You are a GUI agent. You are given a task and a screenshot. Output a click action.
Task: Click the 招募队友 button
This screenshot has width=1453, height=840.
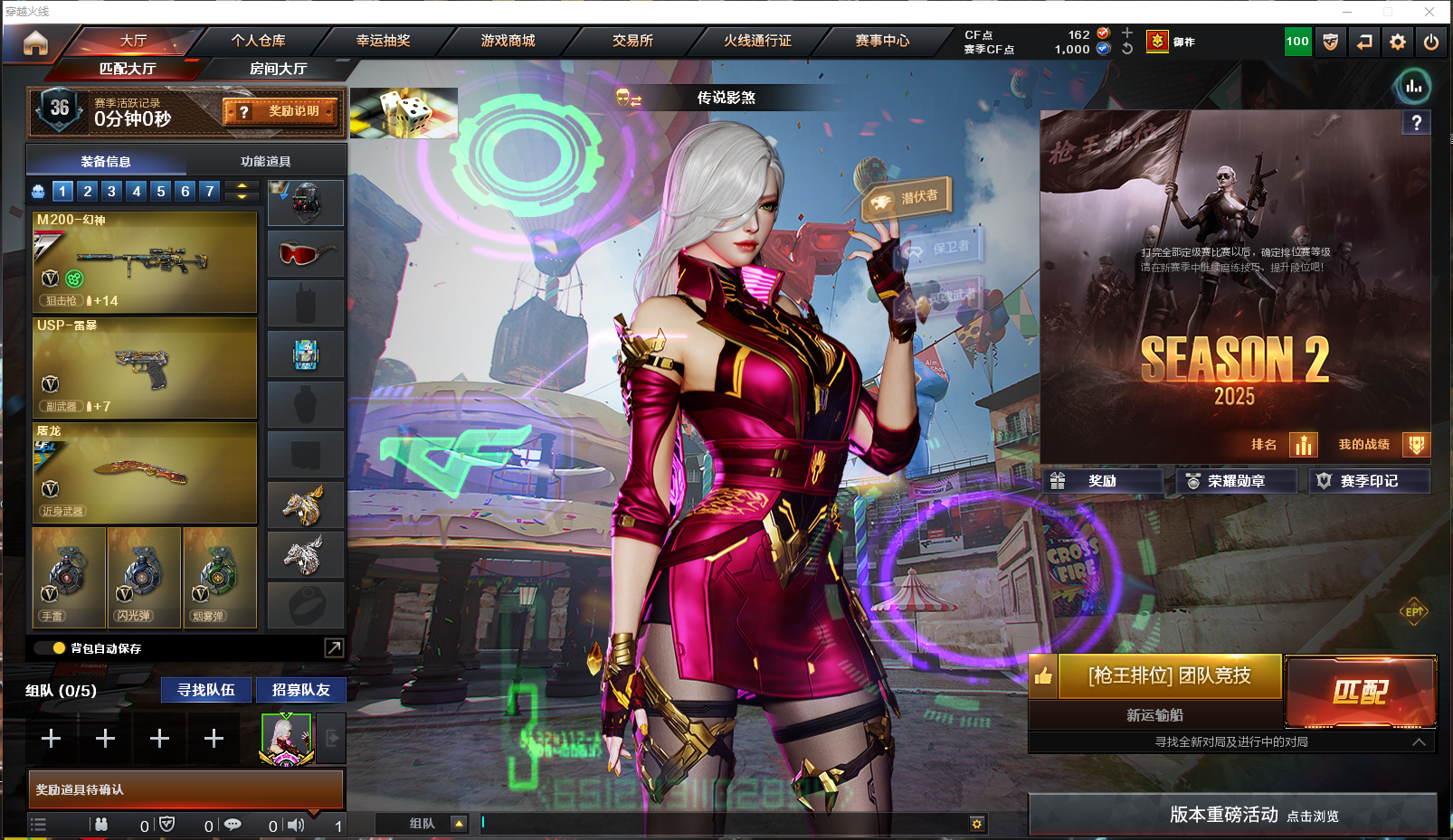[x=301, y=690]
